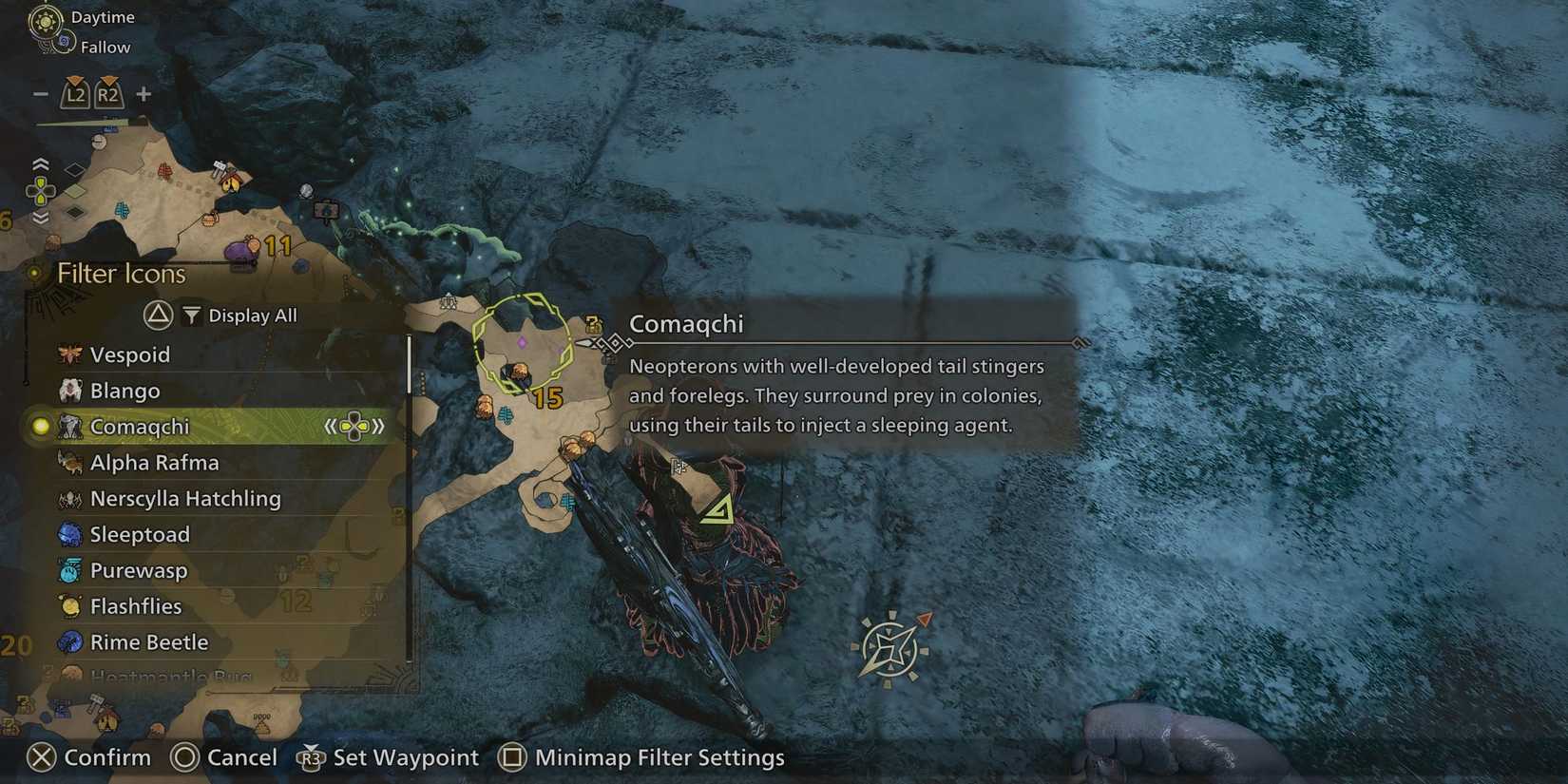This screenshot has width=1568, height=784.
Task: Toggle the Flashflies map markers
Action: [x=135, y=606]
